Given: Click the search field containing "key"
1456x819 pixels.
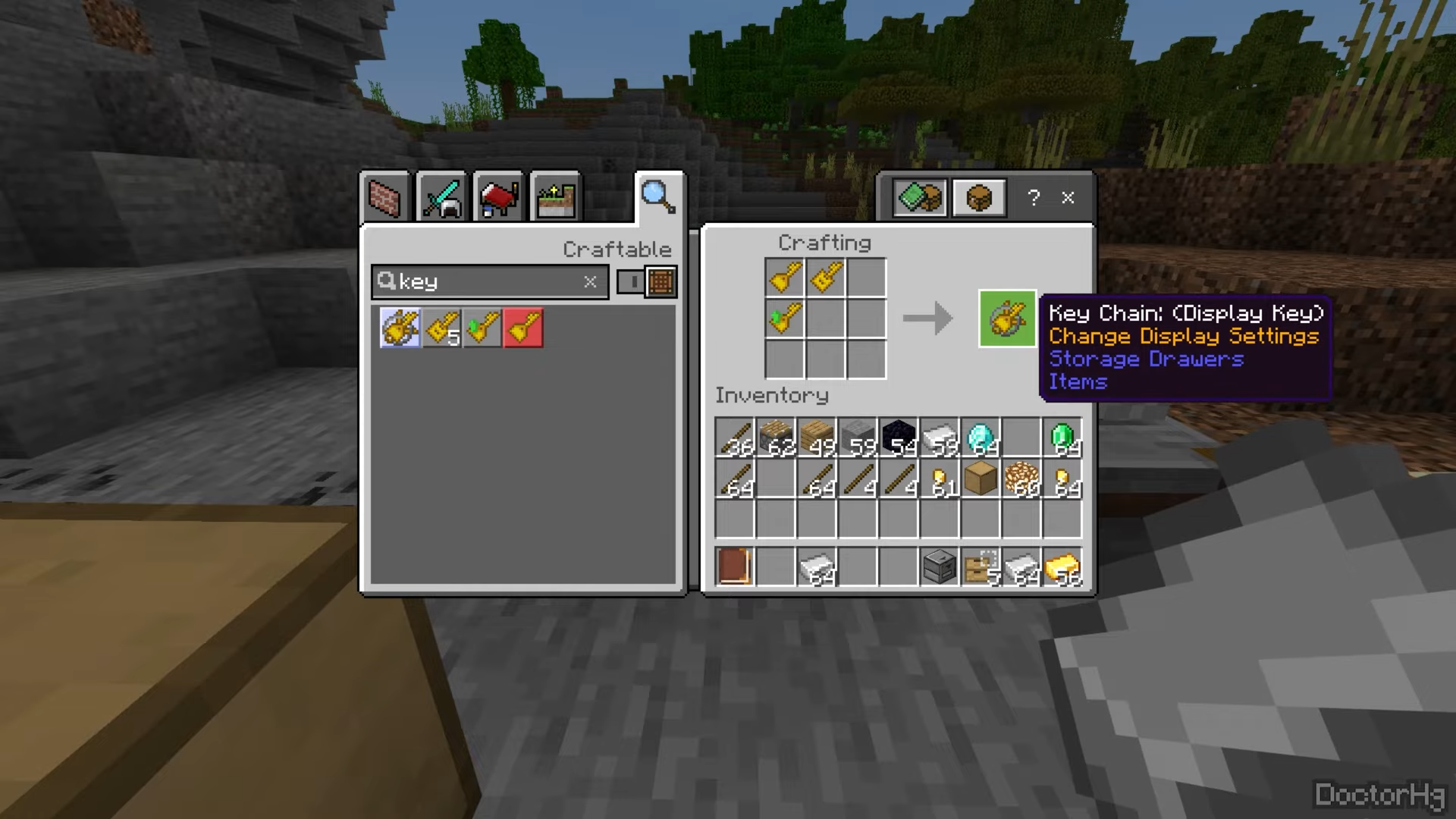Looking at the screenshot, I should (485, 282).
